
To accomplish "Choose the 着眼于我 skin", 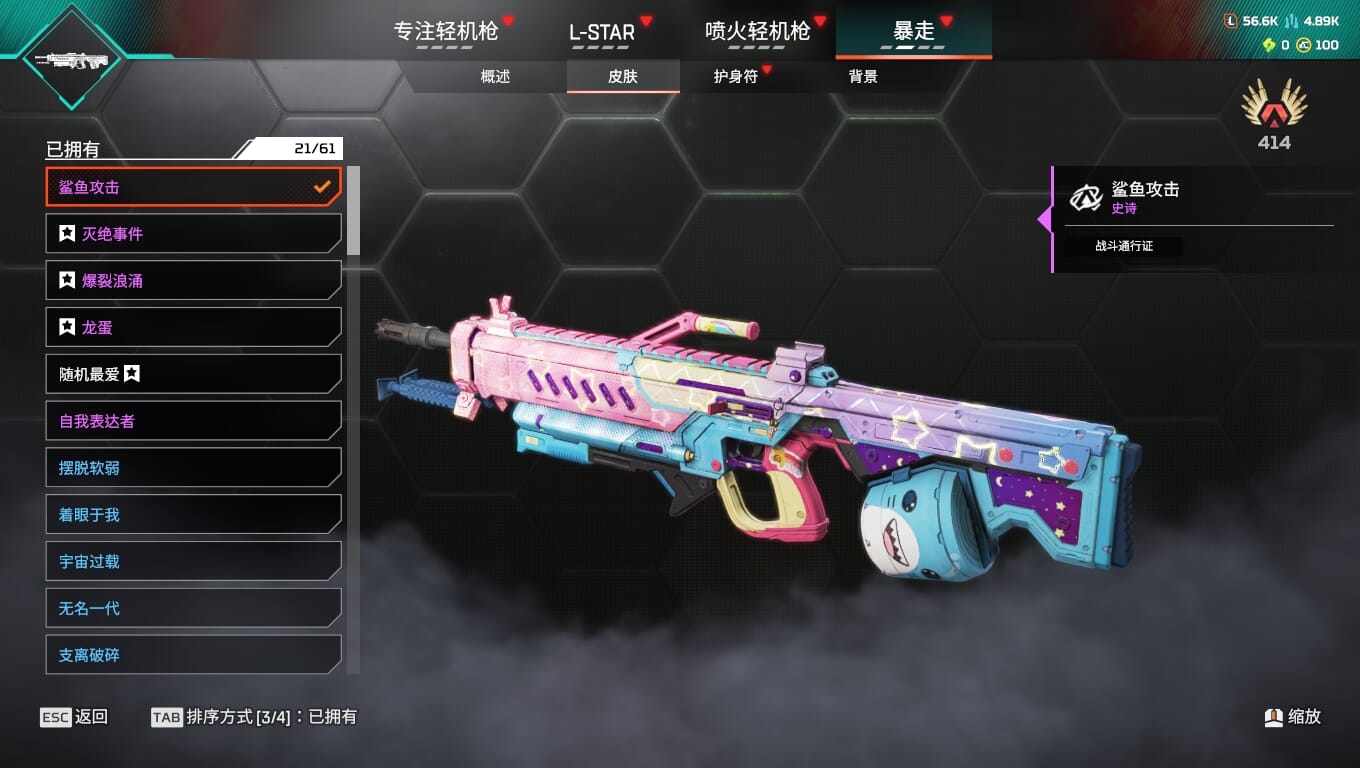I will [x=193, y=515].
